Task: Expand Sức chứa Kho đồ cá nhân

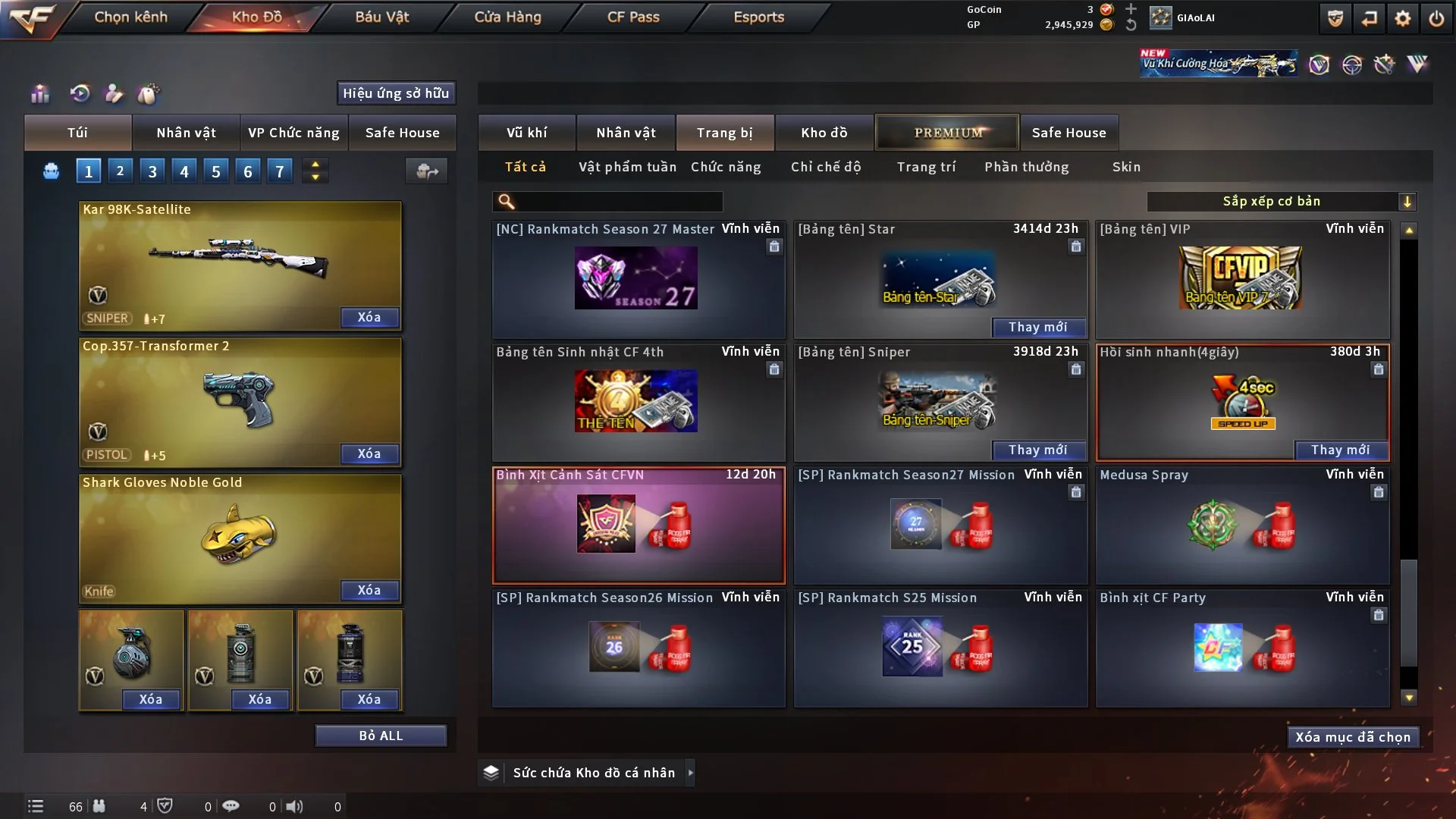Action: pos(690,773)
